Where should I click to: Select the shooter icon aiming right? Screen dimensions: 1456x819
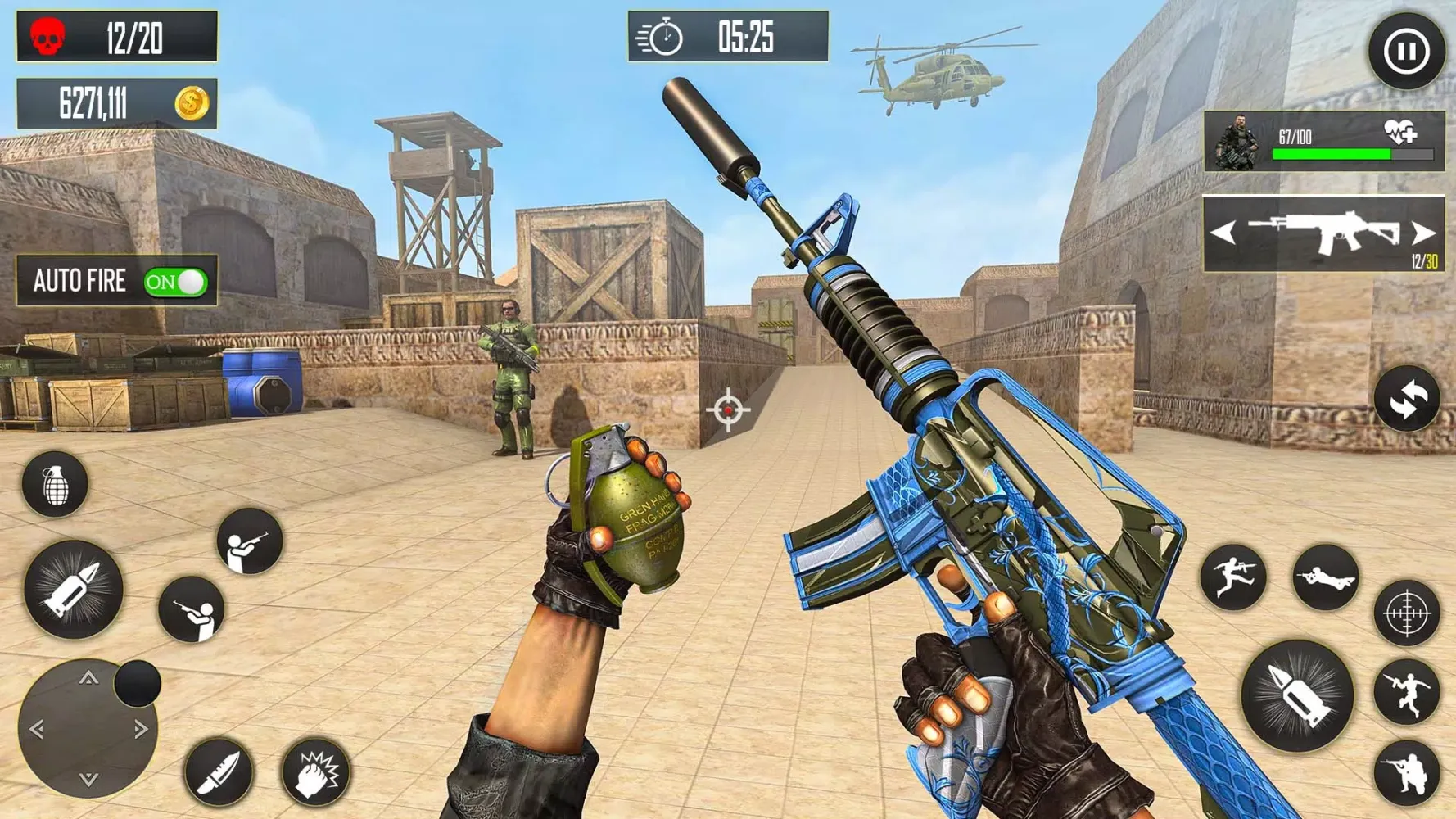249,541
